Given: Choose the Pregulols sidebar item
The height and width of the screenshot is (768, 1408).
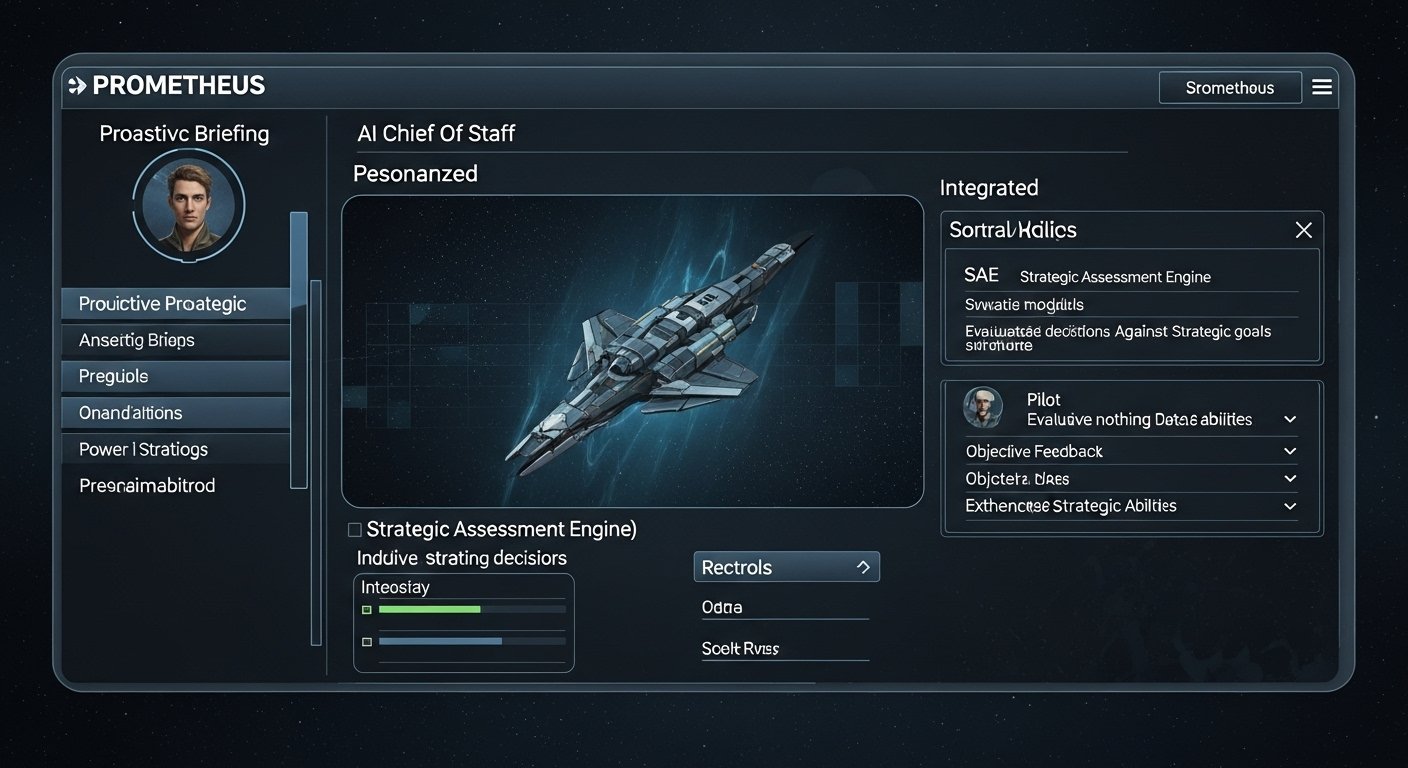Looking at the screenshot, I should pos(175,376).
